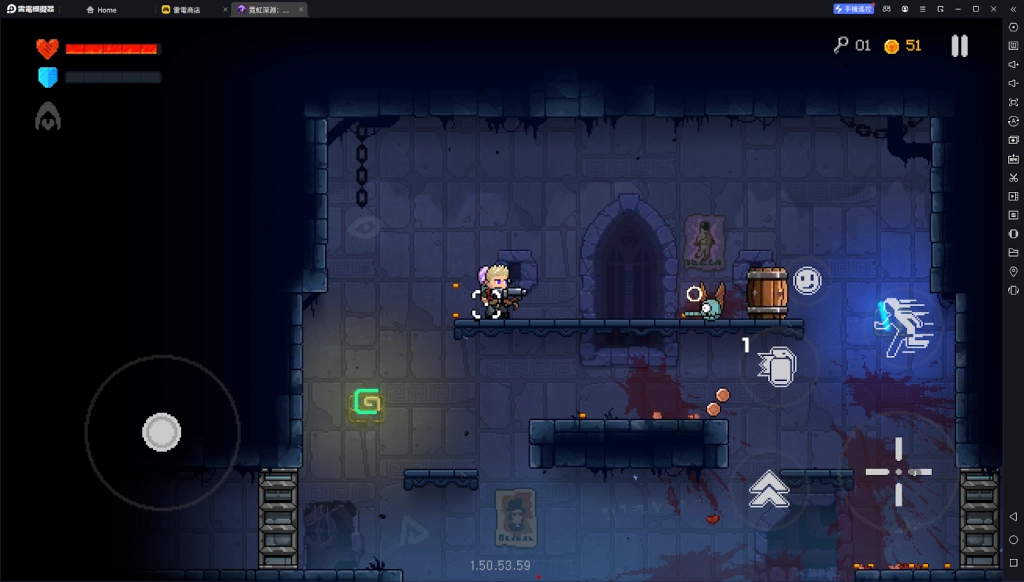Activate the double-arrow jump button

[769, 488]
